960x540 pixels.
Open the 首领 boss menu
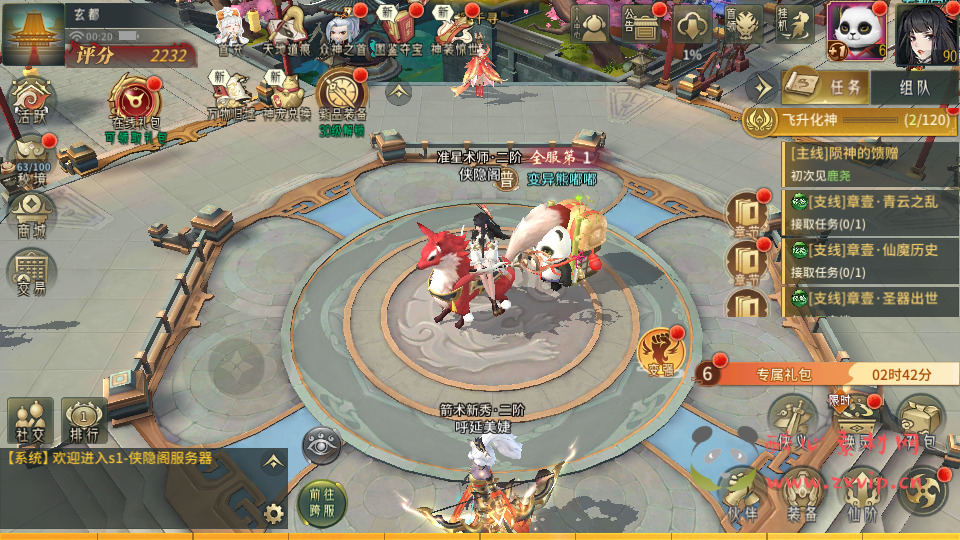coord(743,24)
